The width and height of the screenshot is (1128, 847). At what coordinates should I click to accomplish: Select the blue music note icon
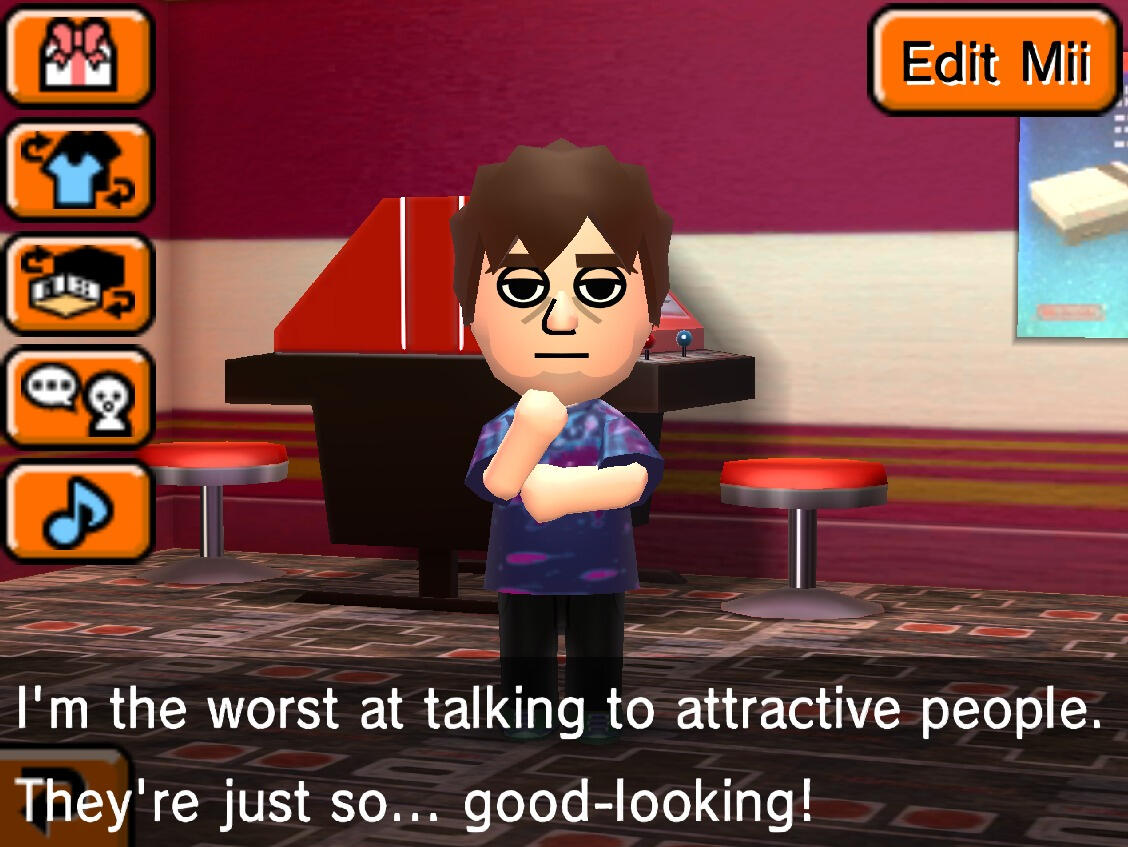[x=78, y=510]
